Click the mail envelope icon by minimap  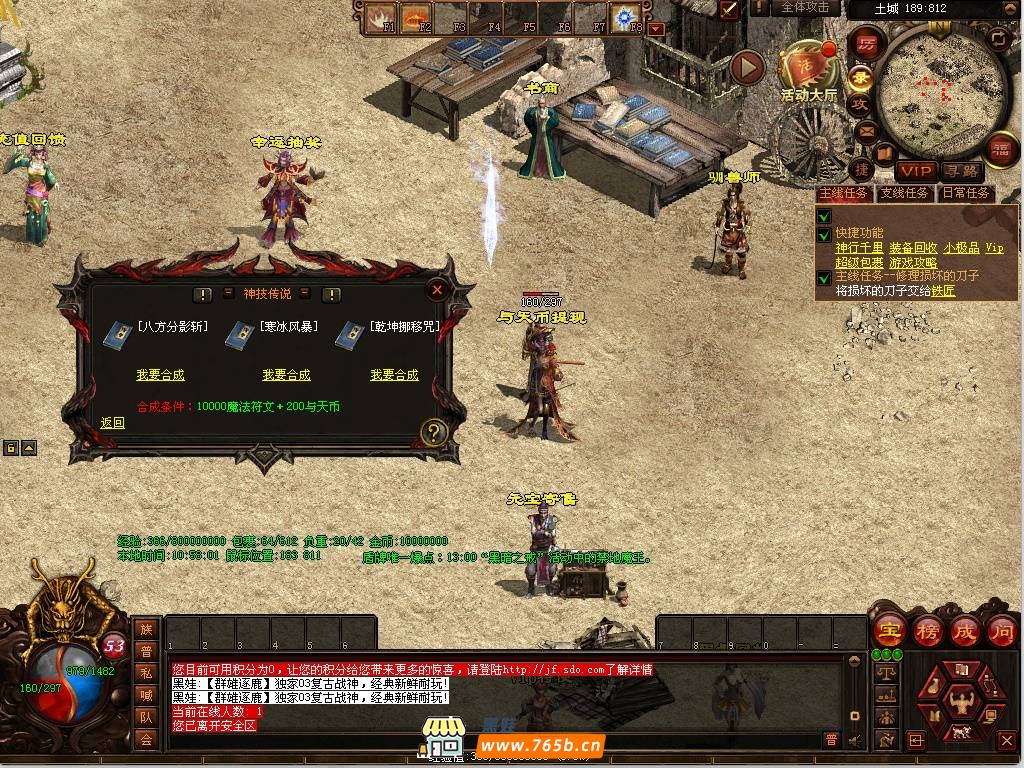[866, 130]
